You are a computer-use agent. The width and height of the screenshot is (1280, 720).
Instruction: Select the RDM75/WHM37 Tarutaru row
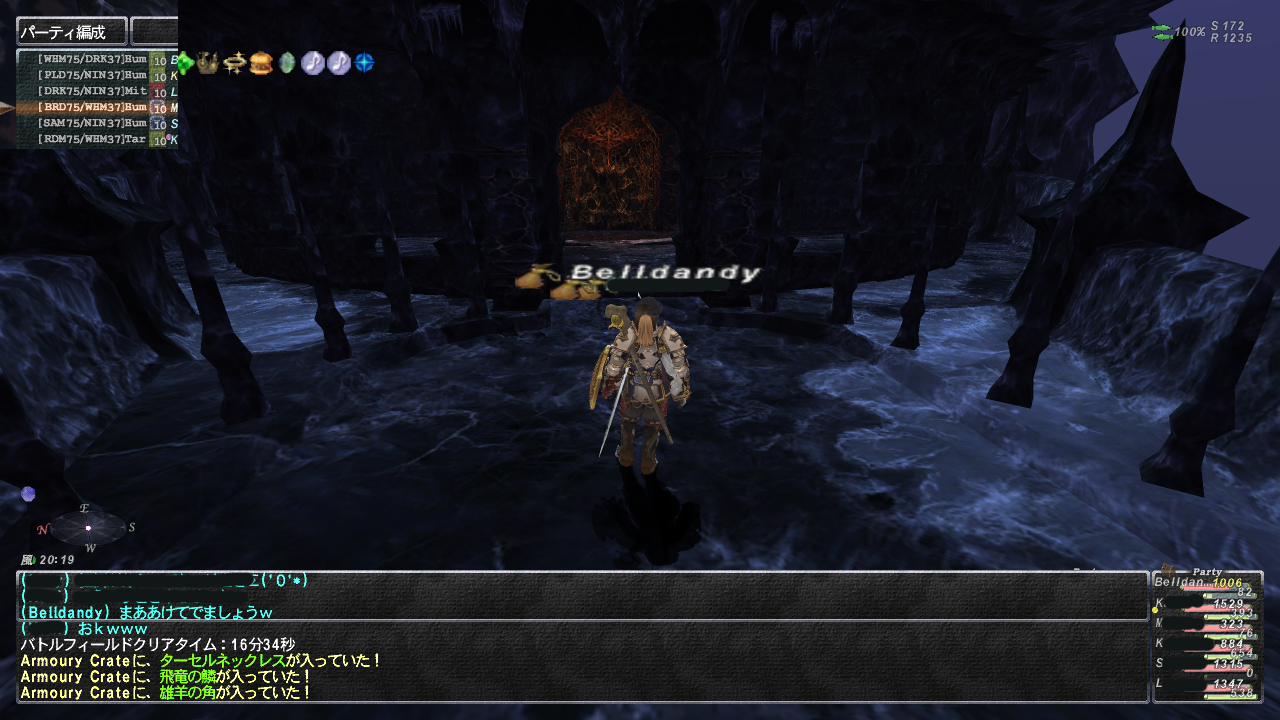92,139
